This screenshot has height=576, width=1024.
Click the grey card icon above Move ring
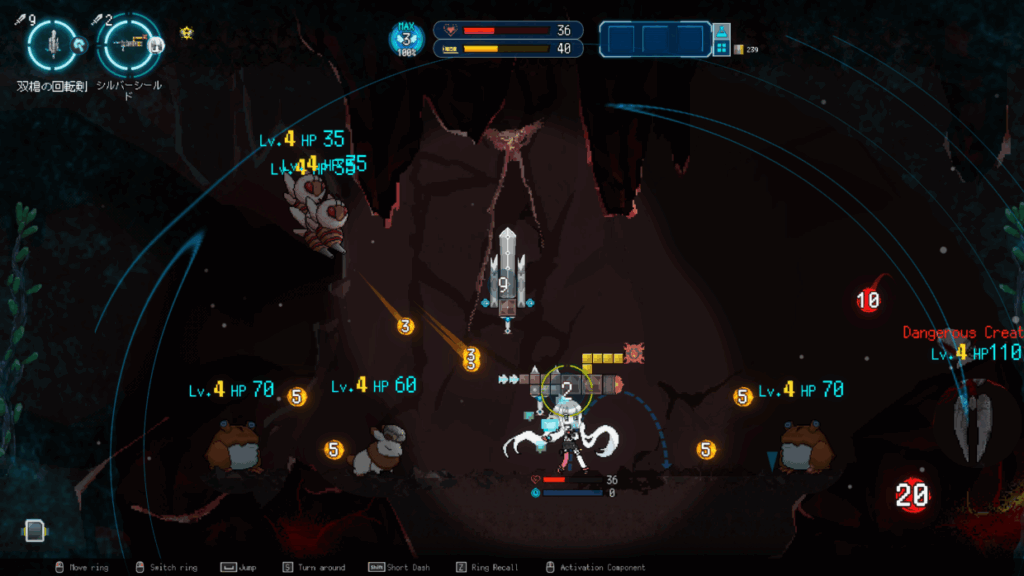[x=34, y=530]
